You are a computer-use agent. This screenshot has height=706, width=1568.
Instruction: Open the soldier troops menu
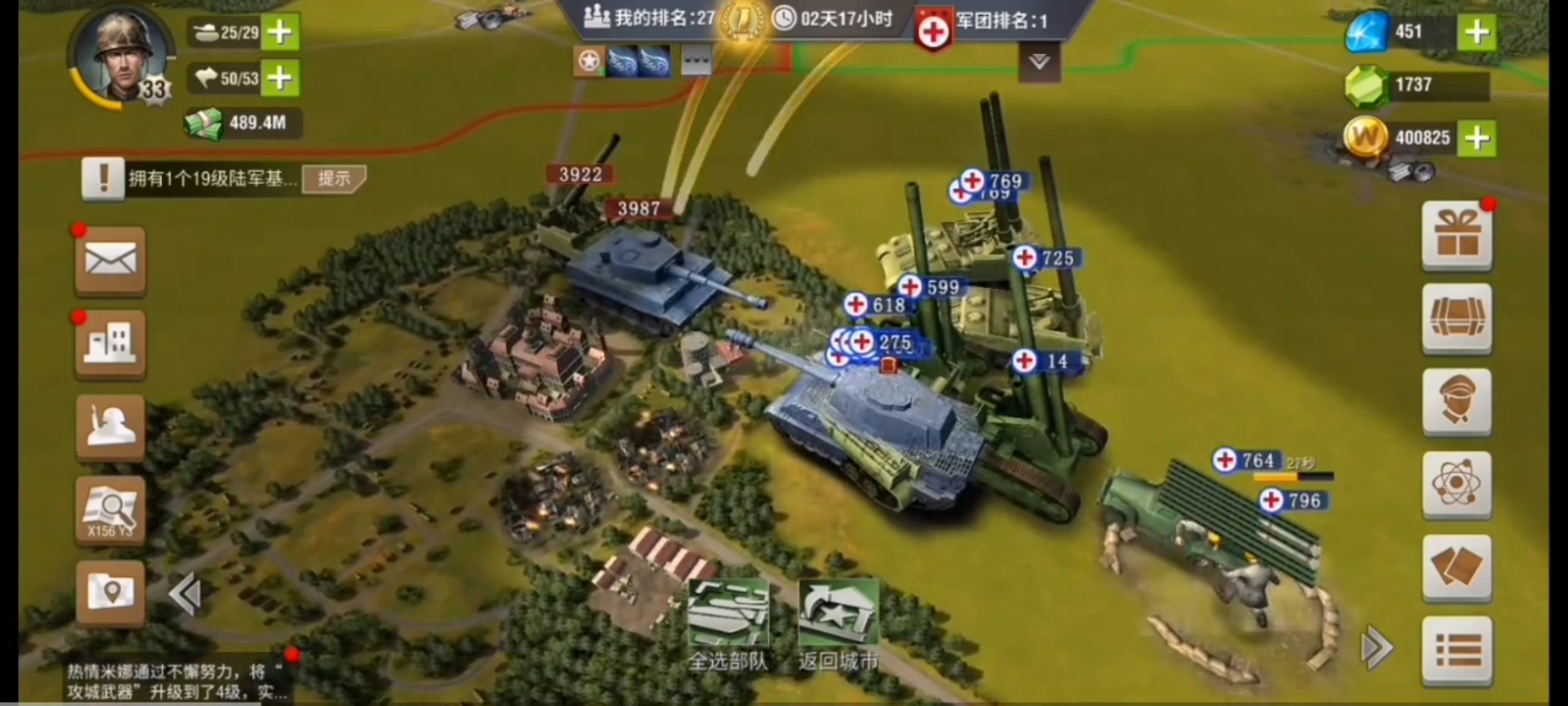[x=110, y=427]
